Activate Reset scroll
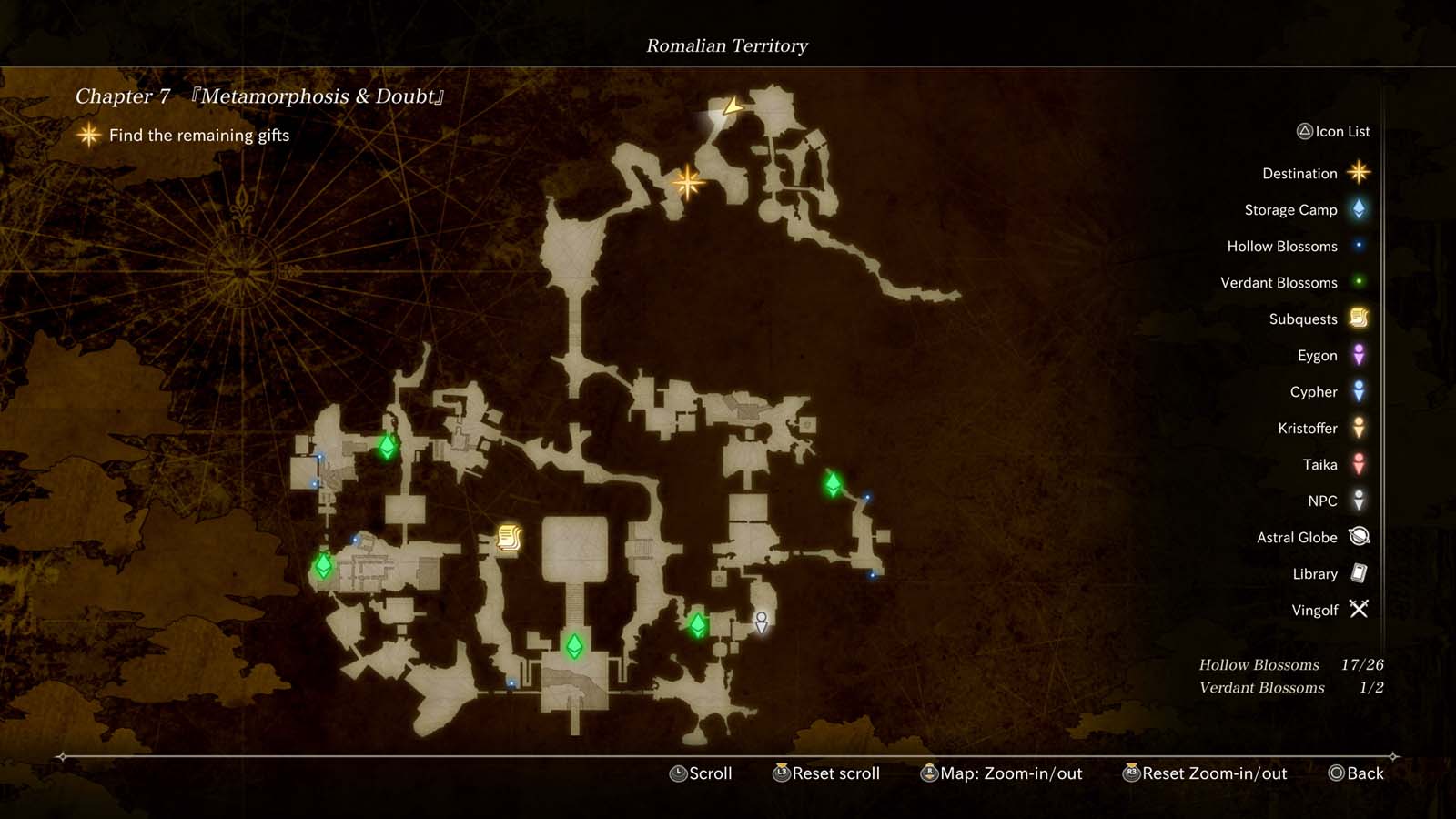The width and height of the screenshot is (1456, 819). click(x=825, y=773)
